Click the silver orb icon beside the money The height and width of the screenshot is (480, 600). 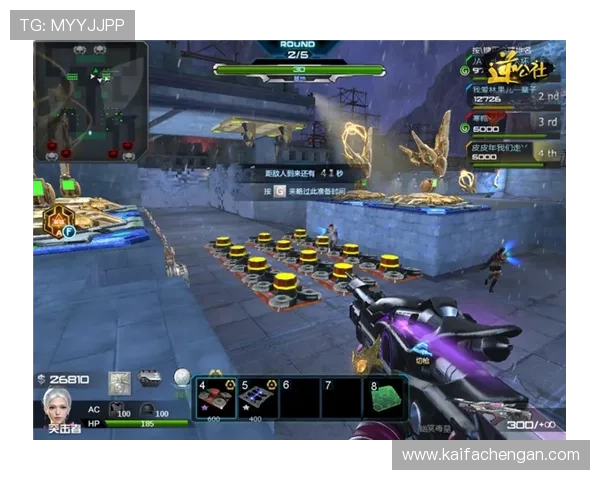click(181, 378)
